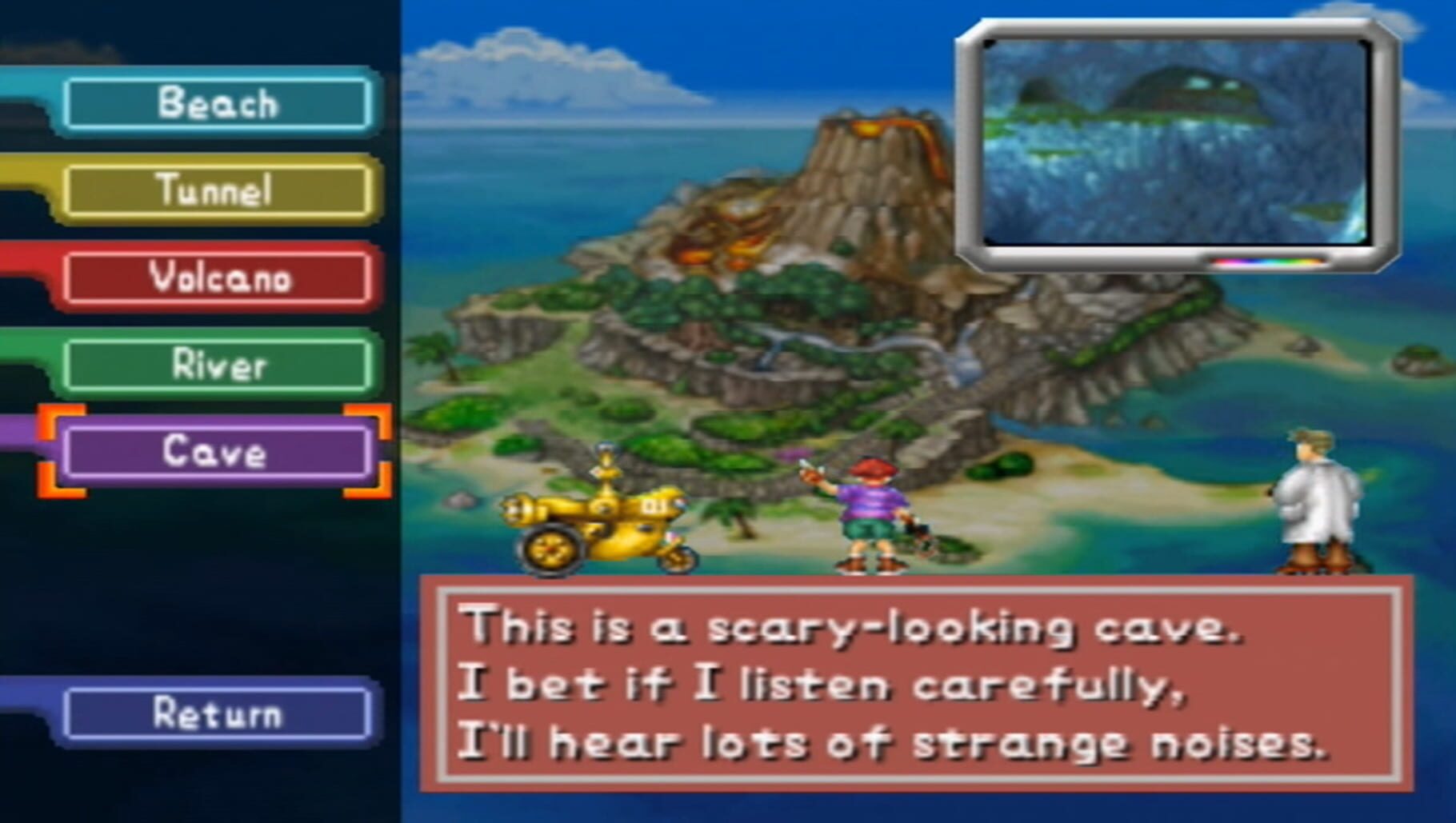
Task: Open the Volcano stage
Action: coord(216,279)
